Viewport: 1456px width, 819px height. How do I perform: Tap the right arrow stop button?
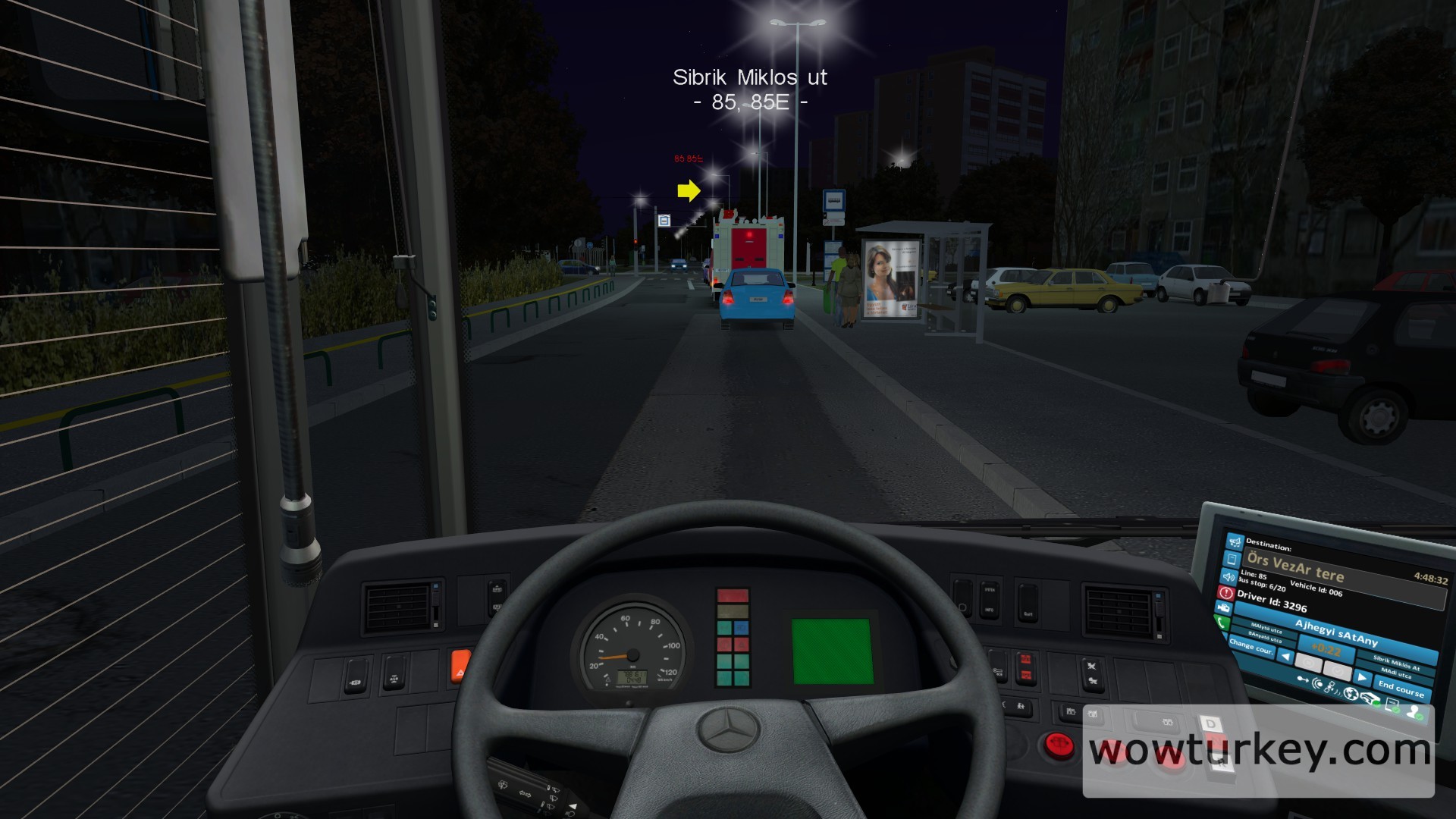[x=1362, y=677]
